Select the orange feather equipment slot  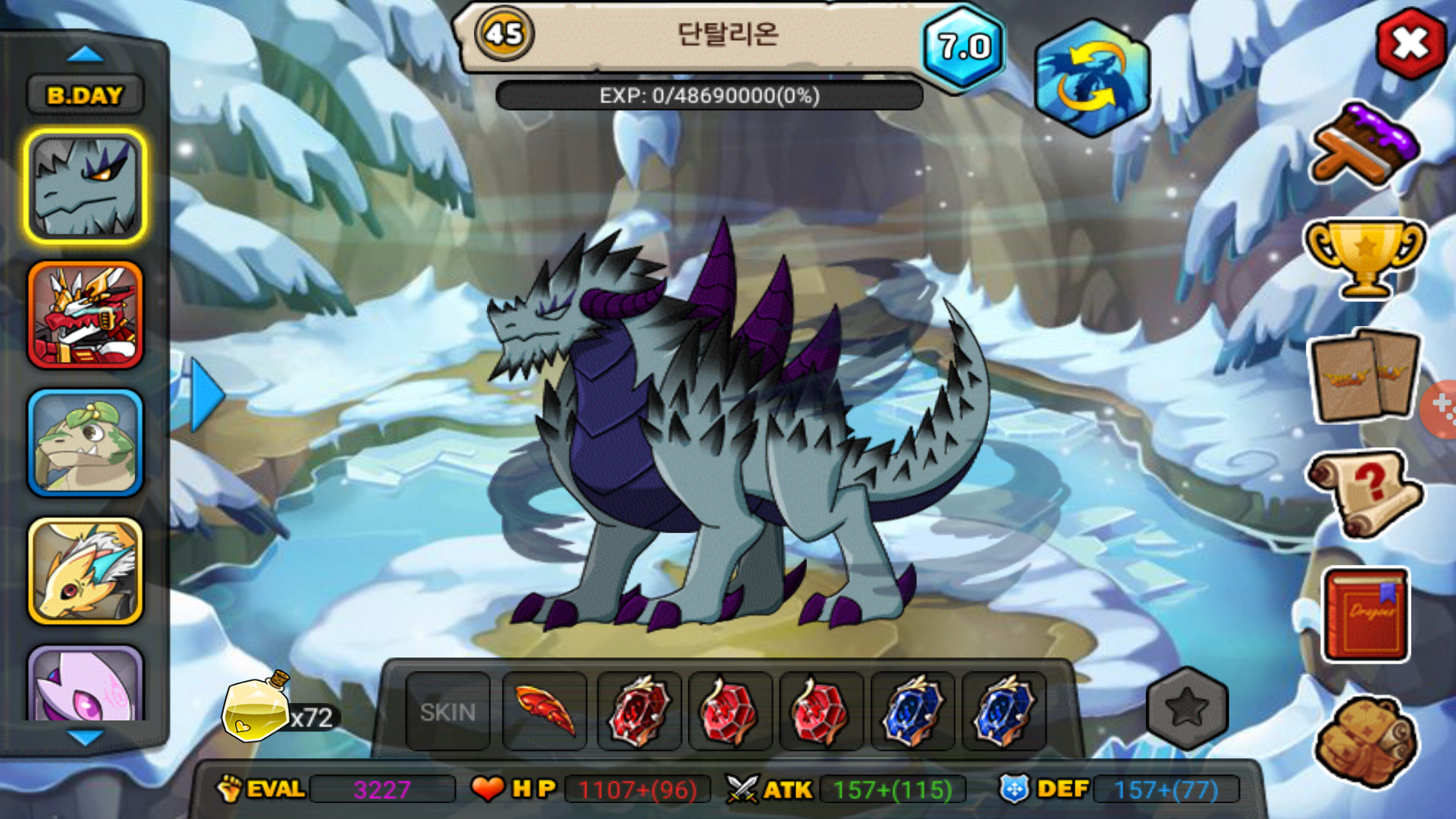tap(544, 711)
